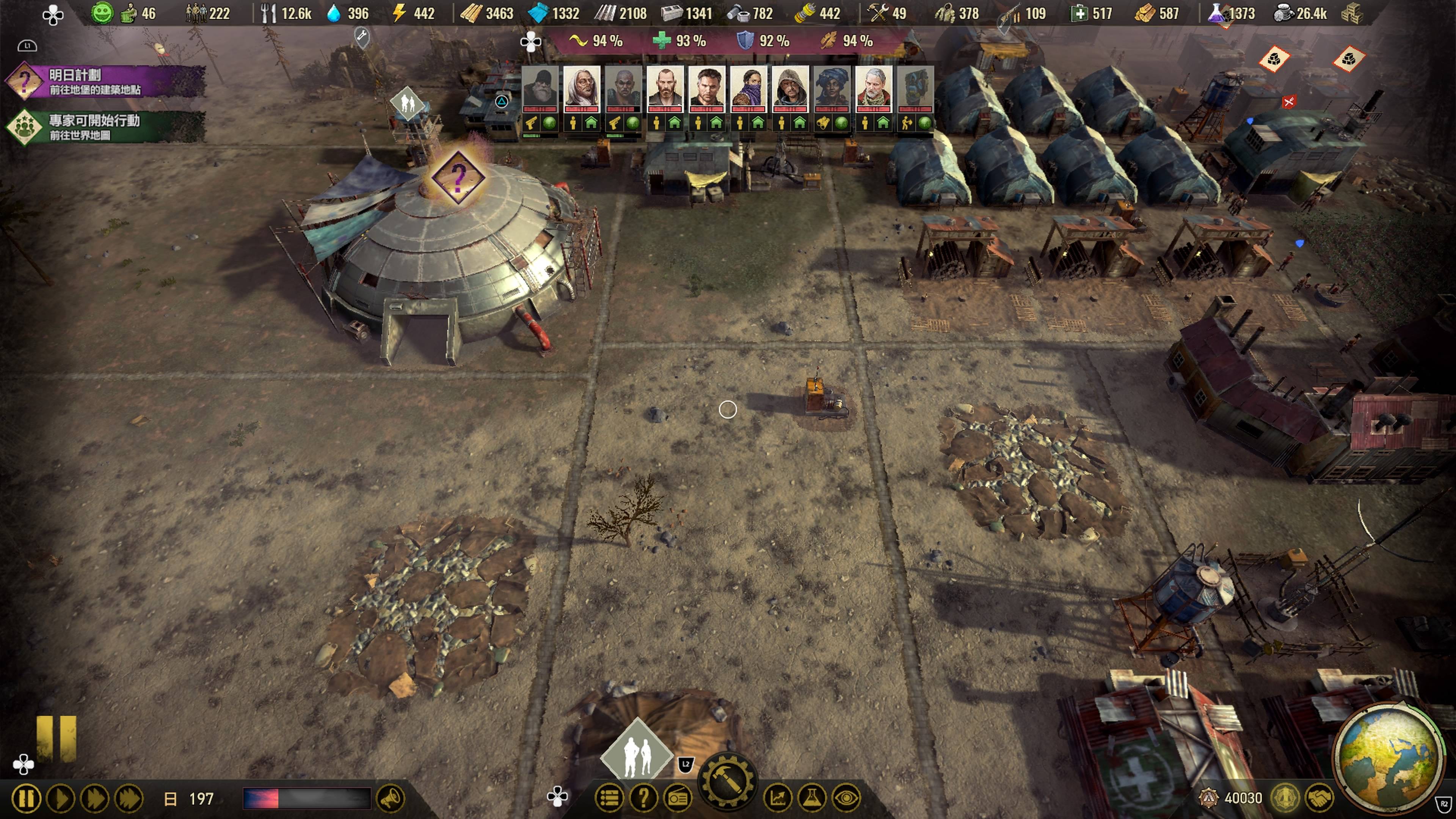Screen dimensions: 1456x819
Task: Open the radio icon
Action: pos(678,798)
